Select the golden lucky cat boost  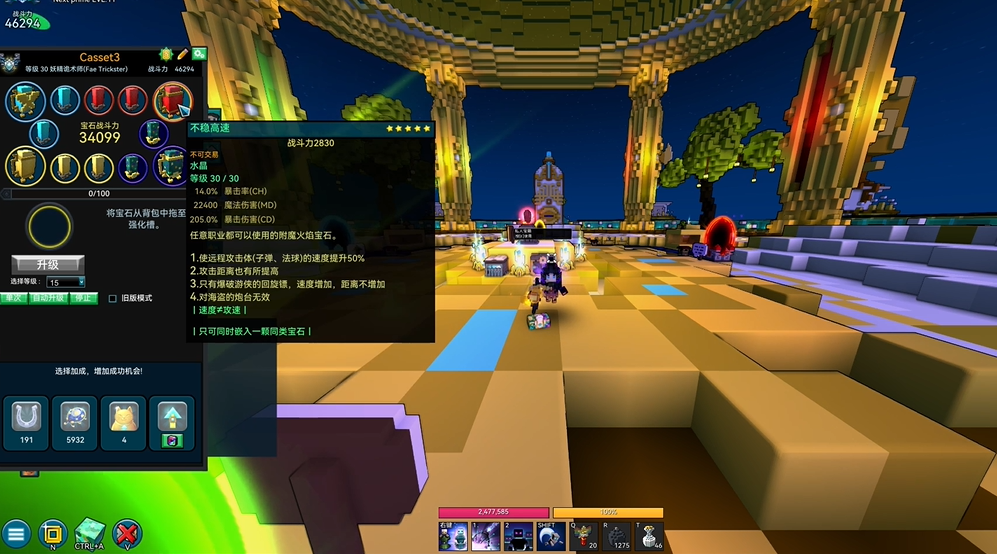click(x=124, y=421)
